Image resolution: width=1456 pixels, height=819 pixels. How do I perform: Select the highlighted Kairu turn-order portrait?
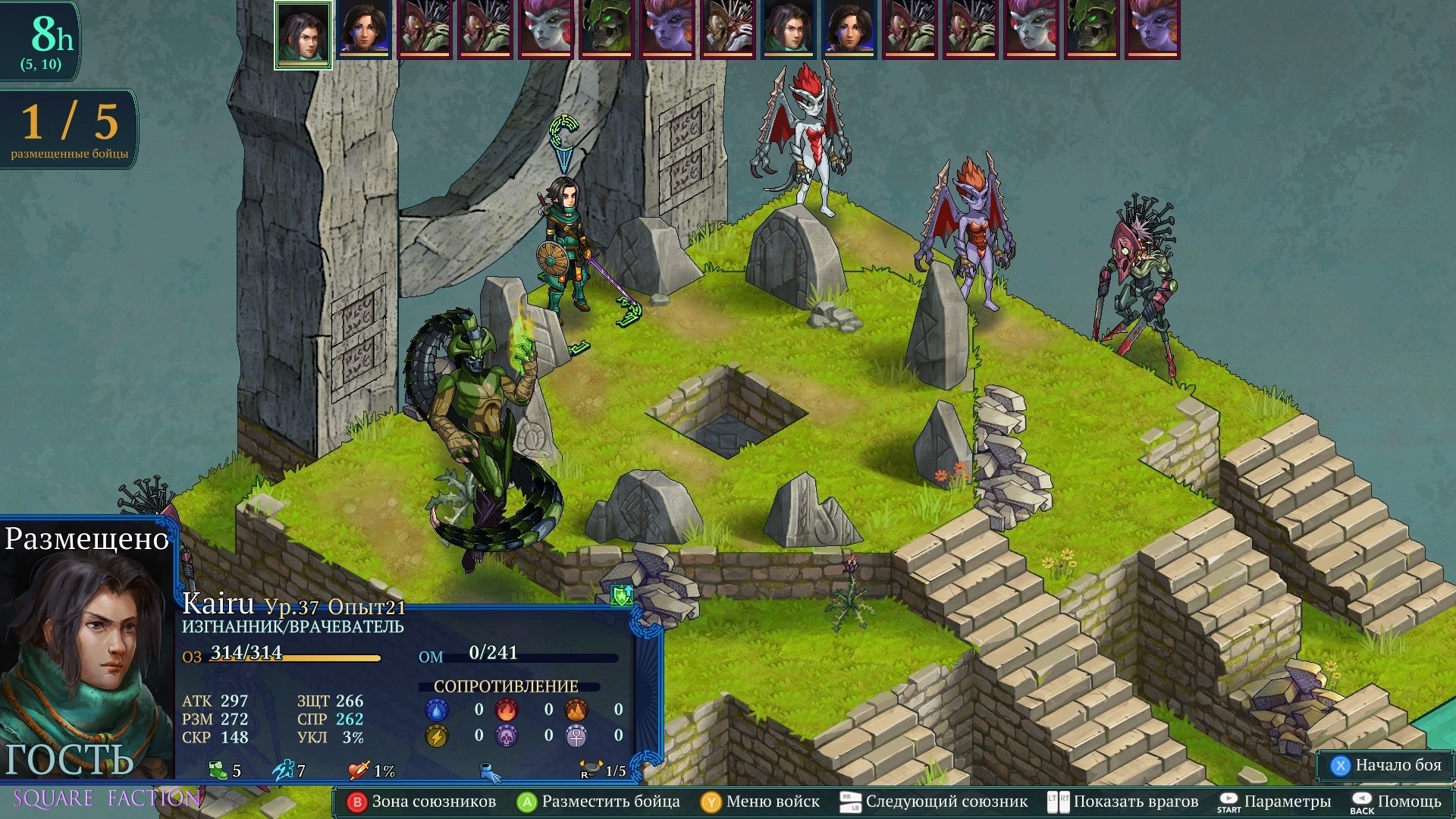[x=303, y=34]
